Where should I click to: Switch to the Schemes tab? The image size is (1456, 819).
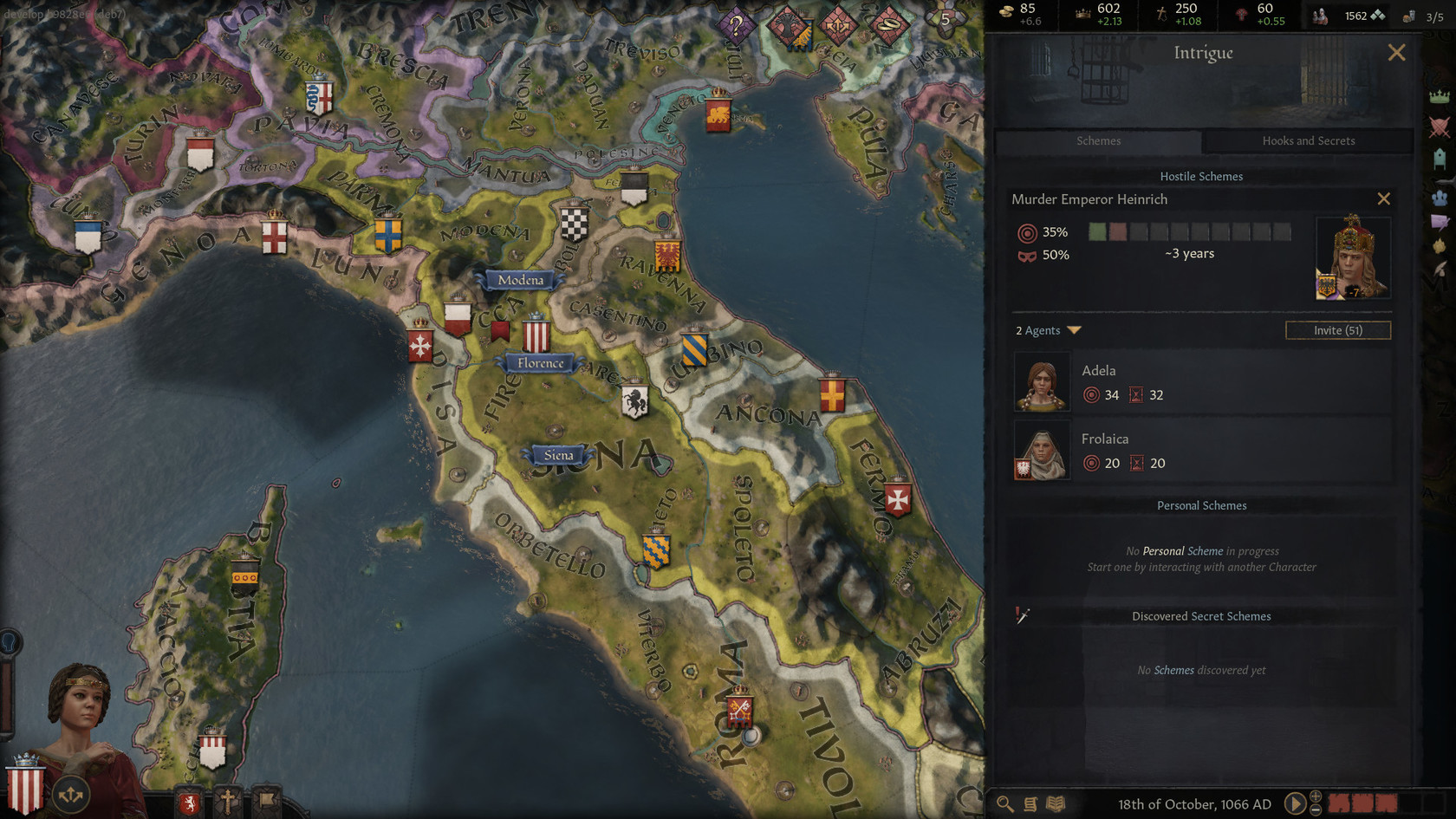[1098, 140]
